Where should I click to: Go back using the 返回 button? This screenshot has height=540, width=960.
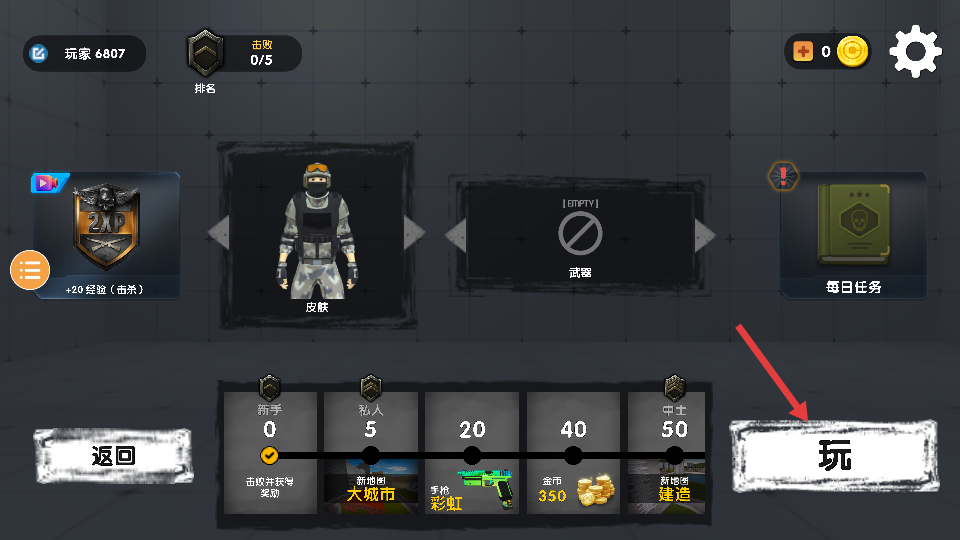[x=113, y=456]
